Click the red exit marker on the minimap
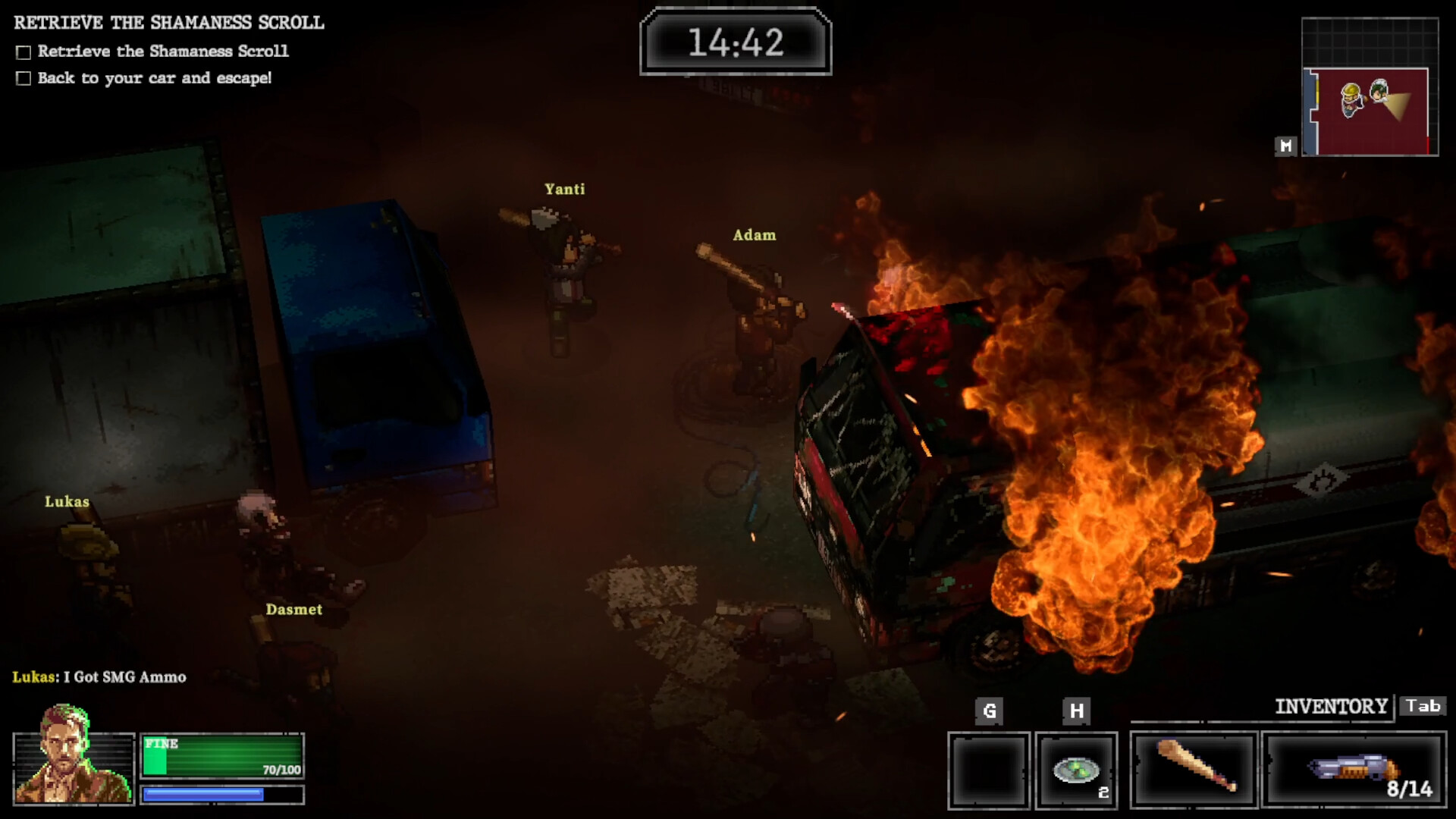 1428,147
